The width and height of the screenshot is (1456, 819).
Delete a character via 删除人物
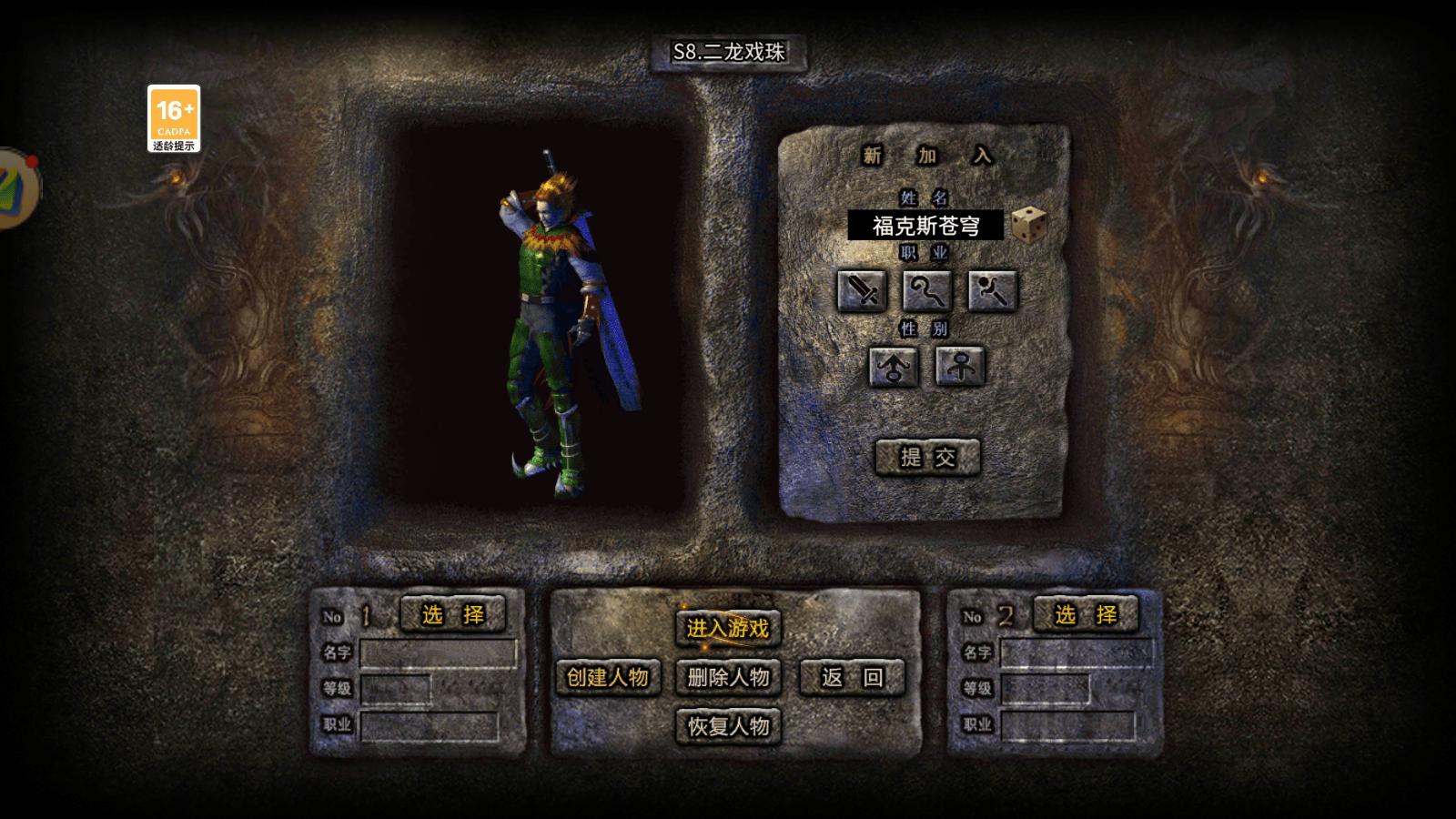pos(728,677)
